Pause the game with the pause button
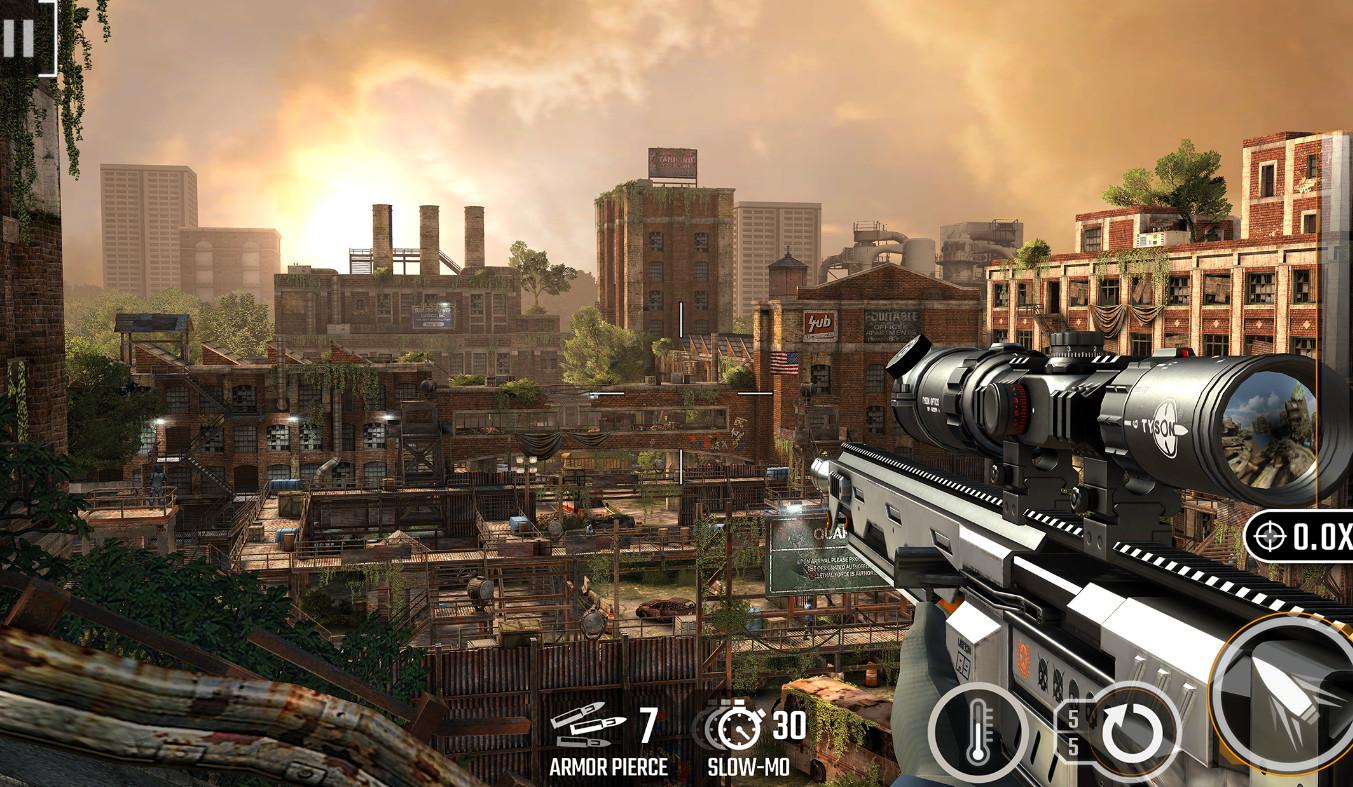Image resolution: width=1353 pixels, height=787 pixels. [x=18, y=38]
